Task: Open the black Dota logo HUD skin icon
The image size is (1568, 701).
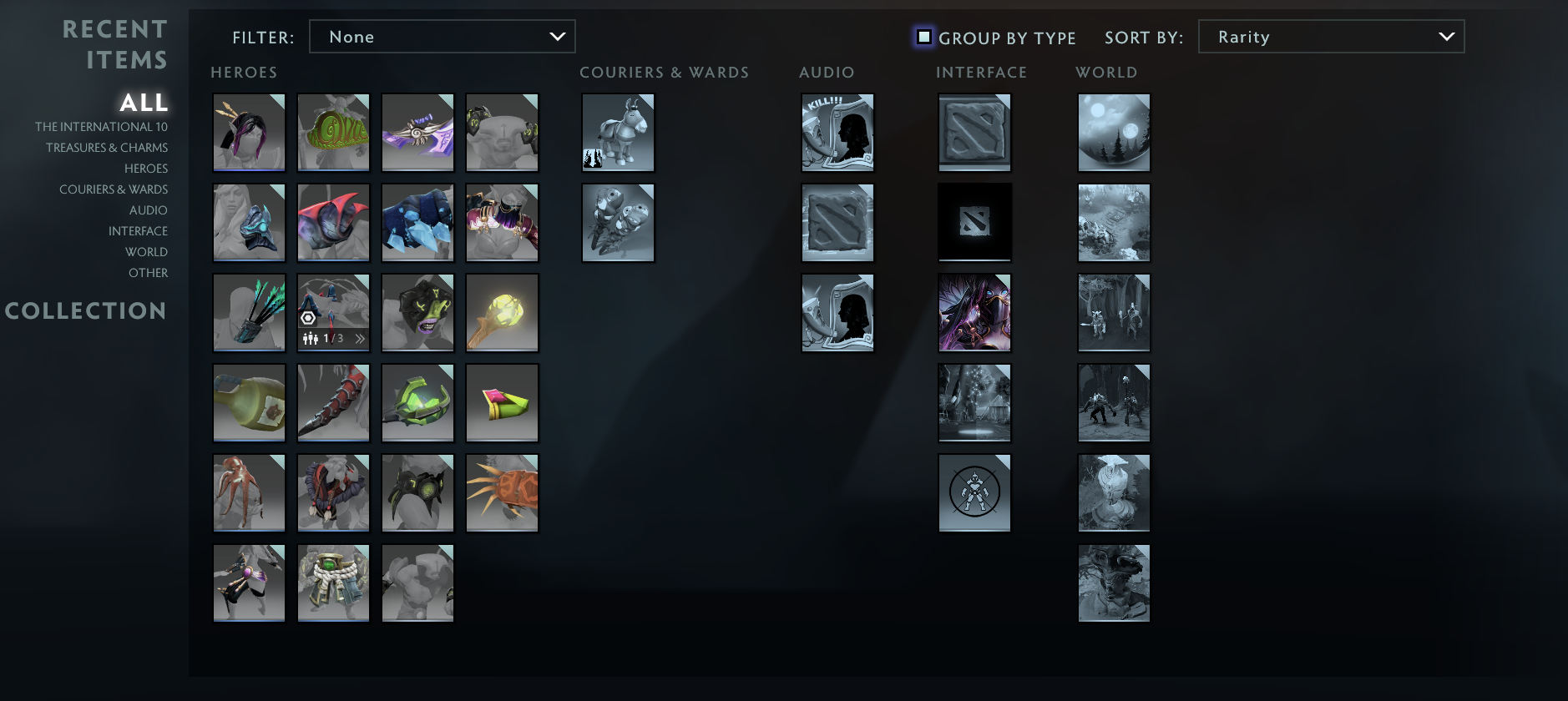Action: coord(974,222)
